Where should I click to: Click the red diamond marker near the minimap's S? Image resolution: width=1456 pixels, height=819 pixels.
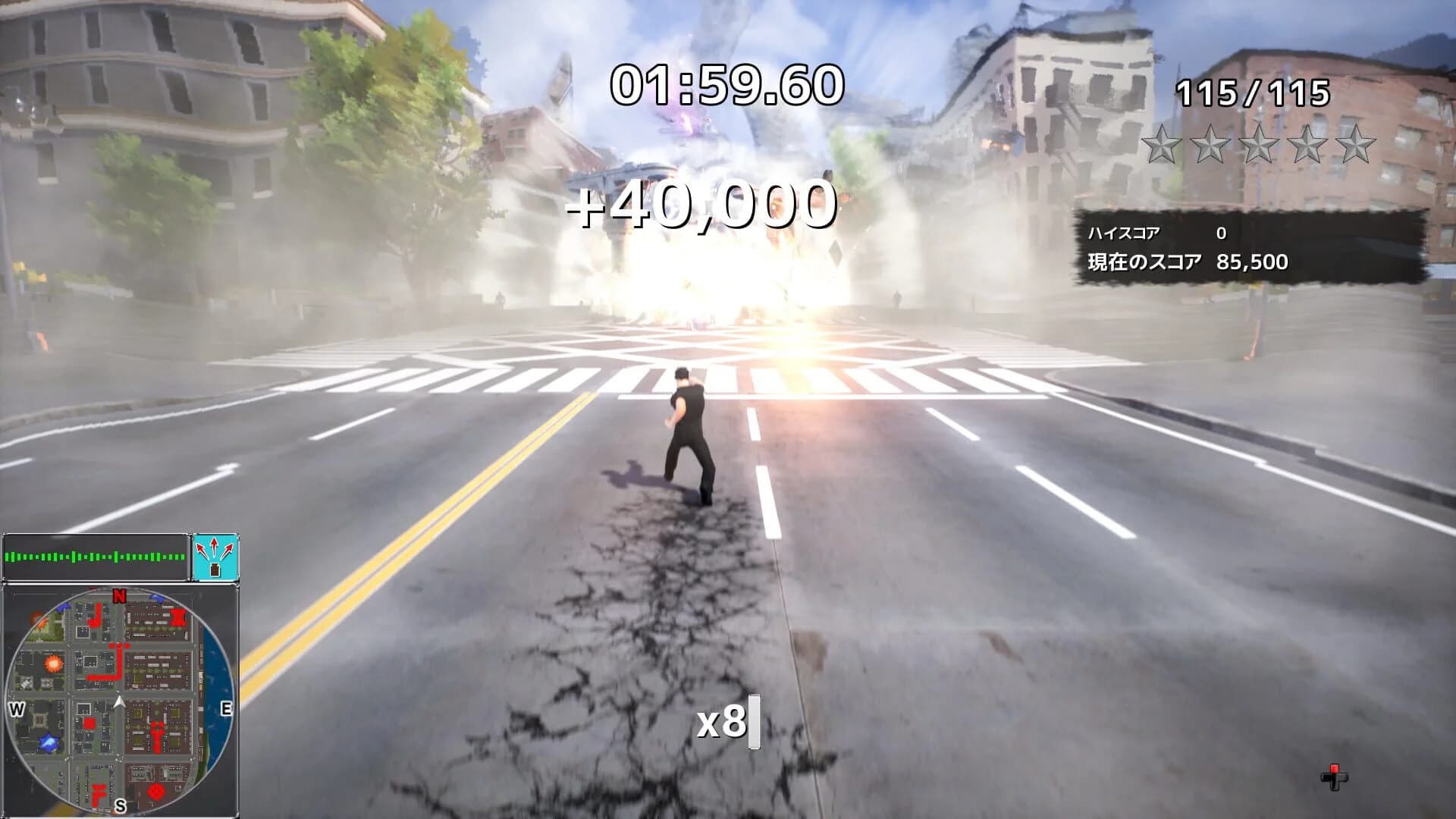(x=156, y=791)
